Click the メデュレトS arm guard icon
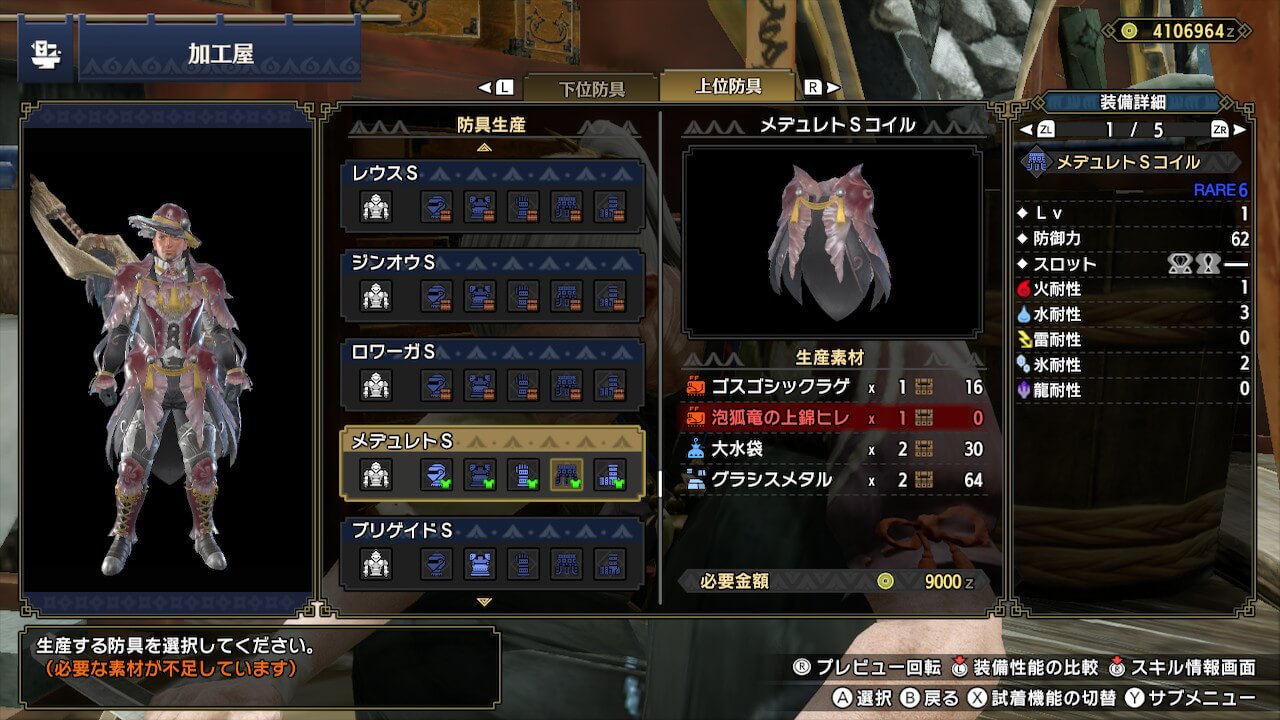1280x720 pixels. [523, 475]
